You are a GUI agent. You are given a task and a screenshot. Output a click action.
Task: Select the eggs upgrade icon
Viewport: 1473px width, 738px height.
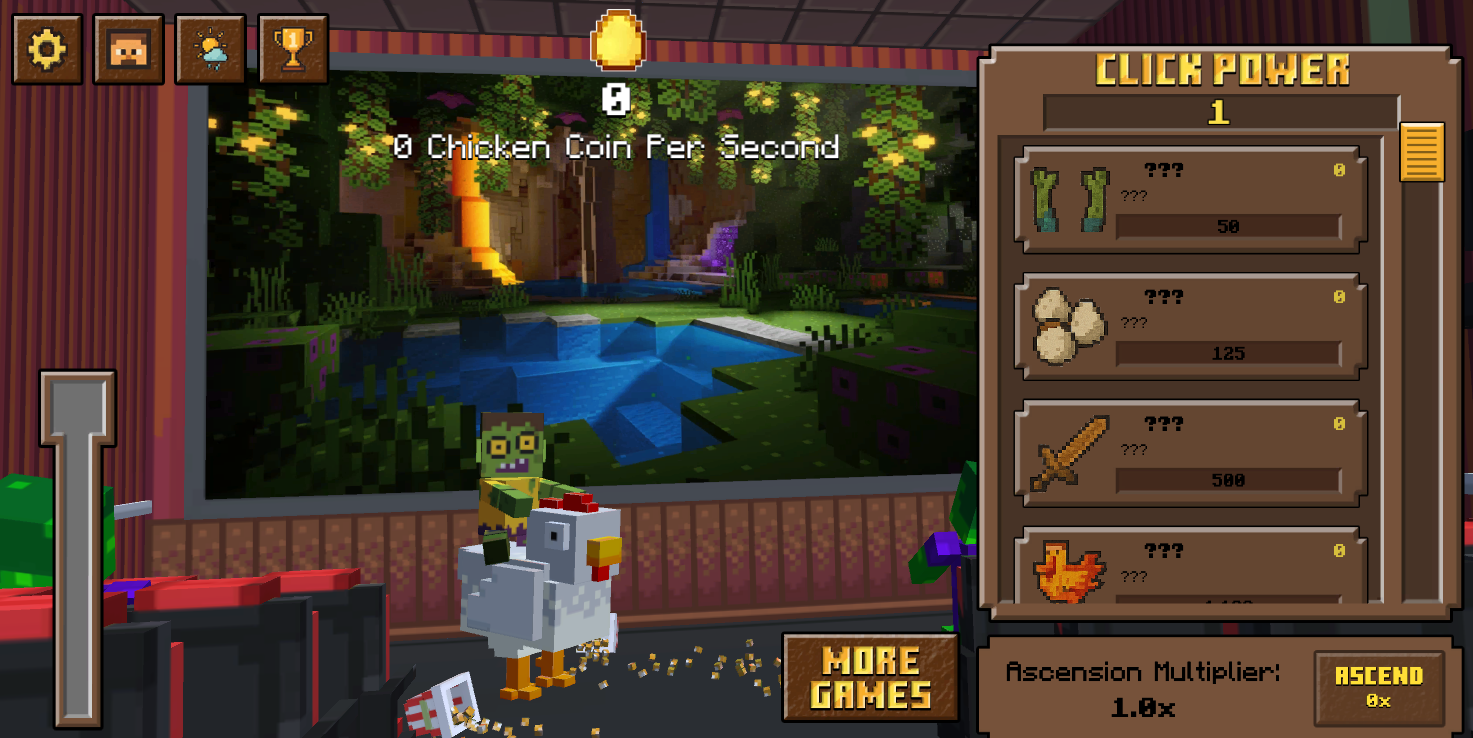coord(1068,324)
